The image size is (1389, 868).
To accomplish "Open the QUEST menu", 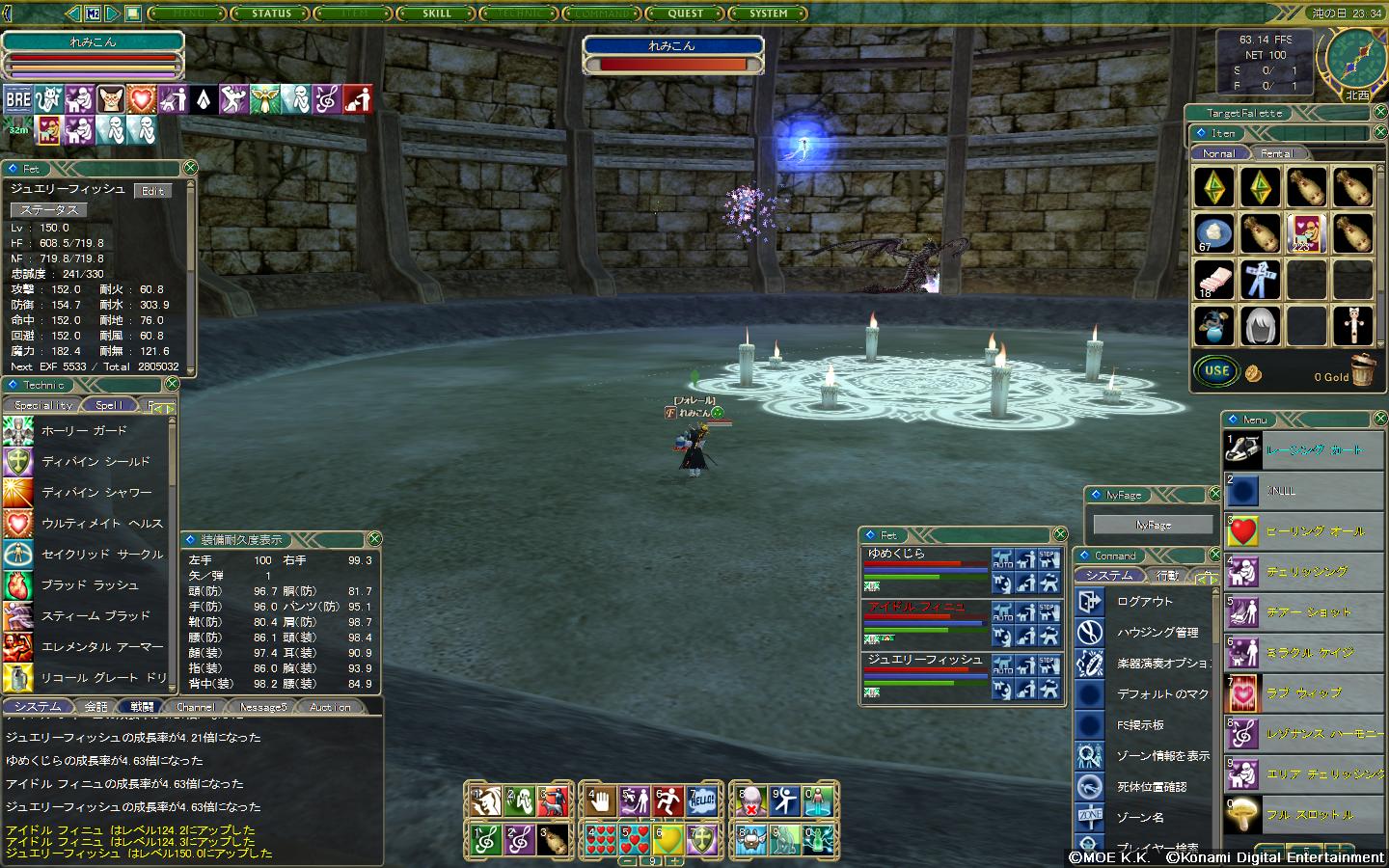I will 686,14.
